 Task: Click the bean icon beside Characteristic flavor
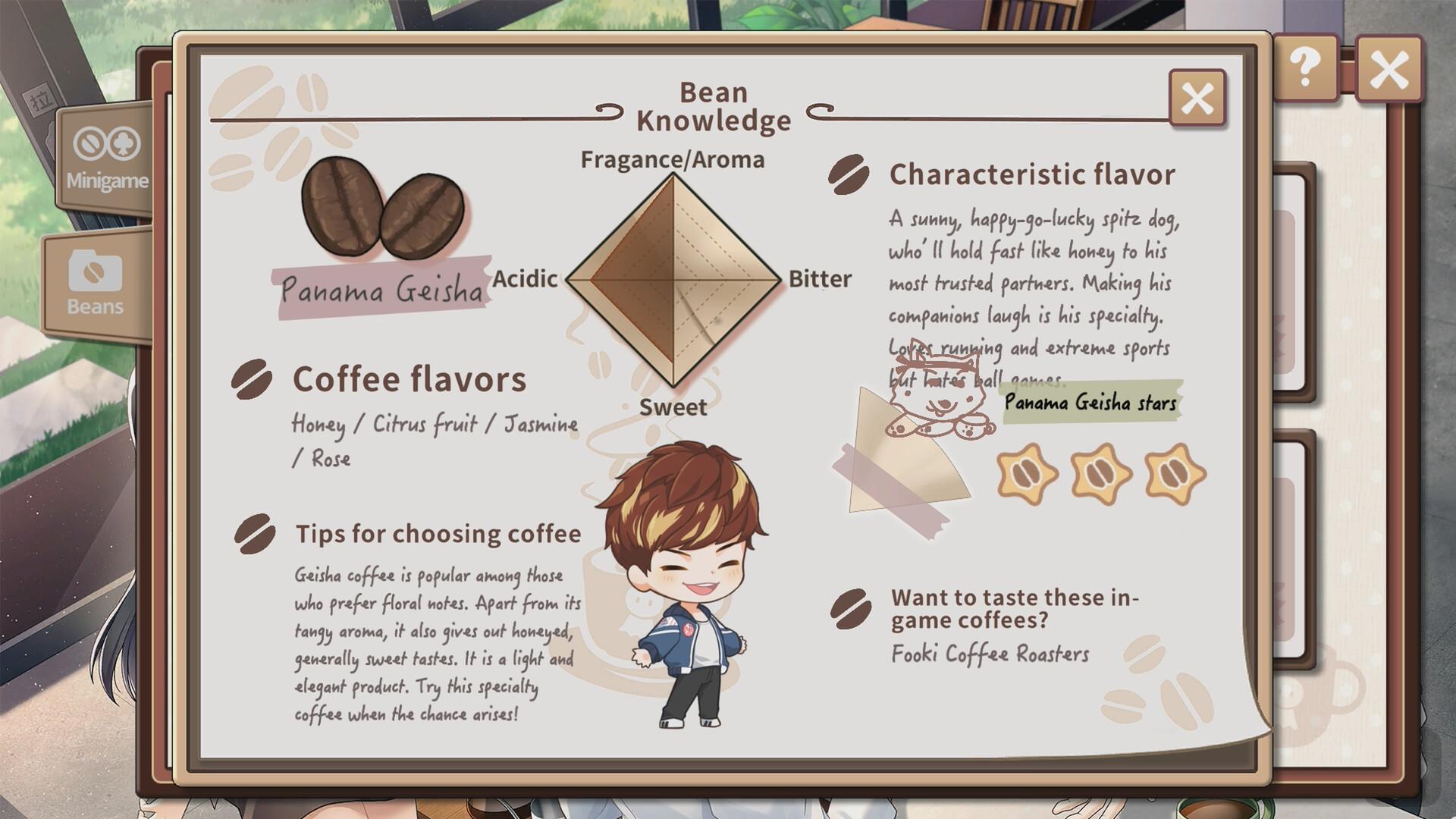pyautogui.click(x=847, y=175)
